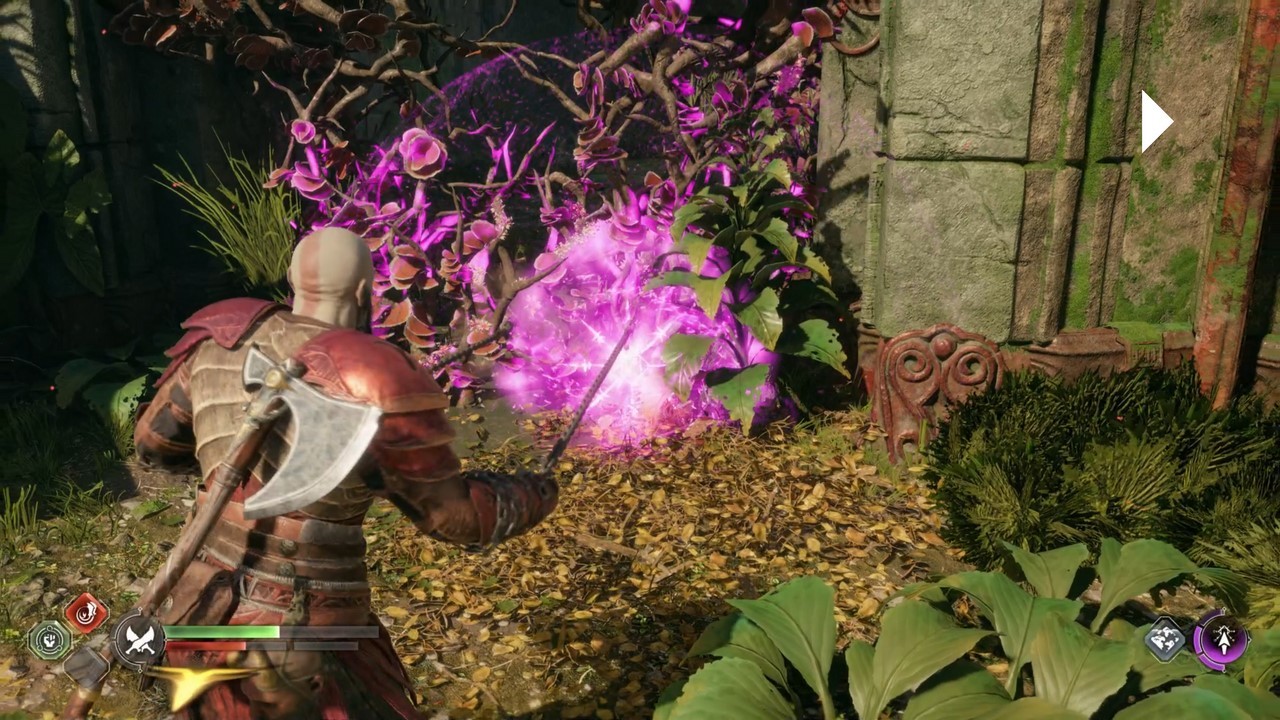Activate the green fist rage icon
1280x720 pixels.
tap(48, 640)
